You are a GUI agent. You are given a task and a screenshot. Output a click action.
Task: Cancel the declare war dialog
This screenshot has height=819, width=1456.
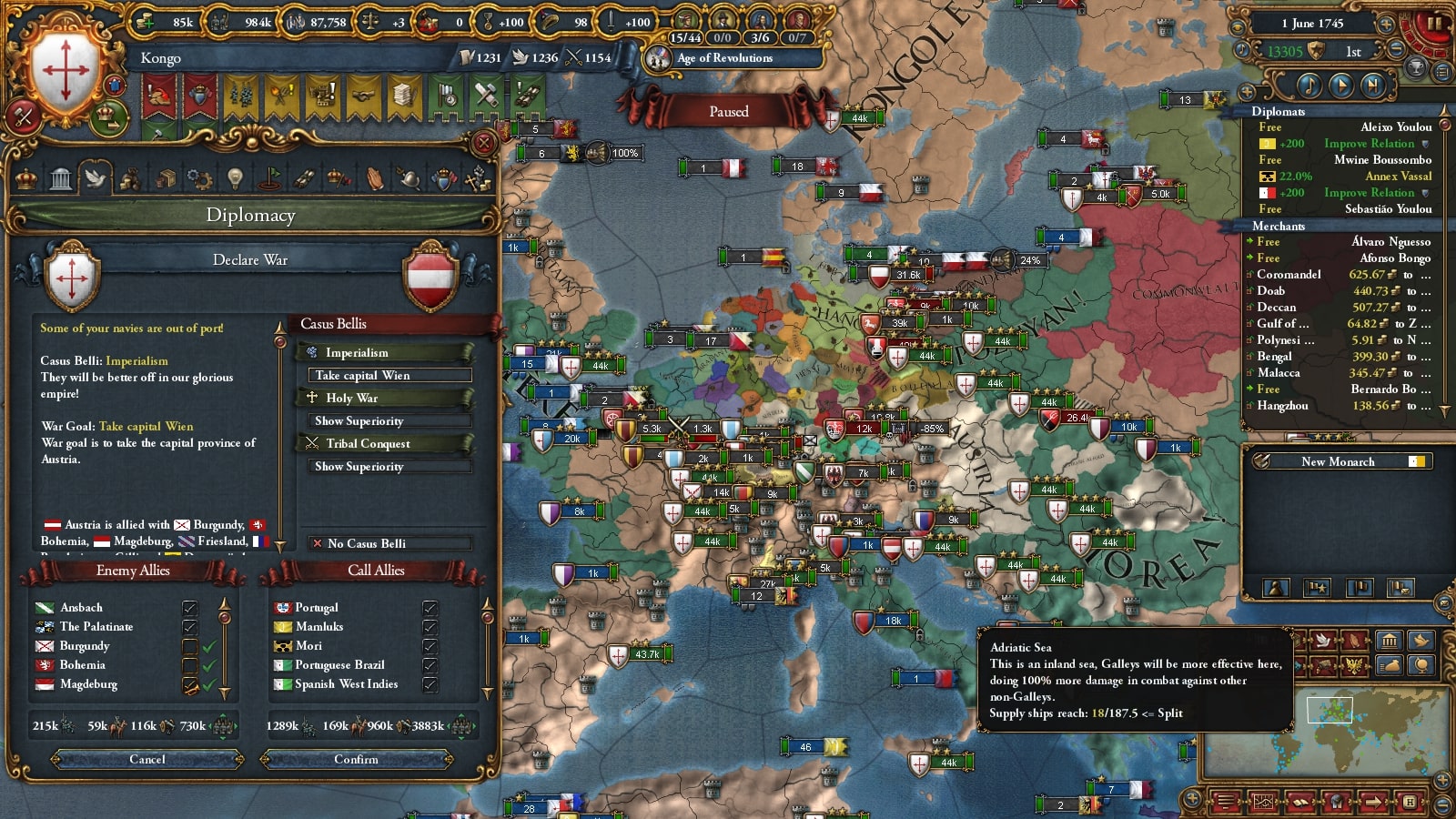[x=147, y=759]
